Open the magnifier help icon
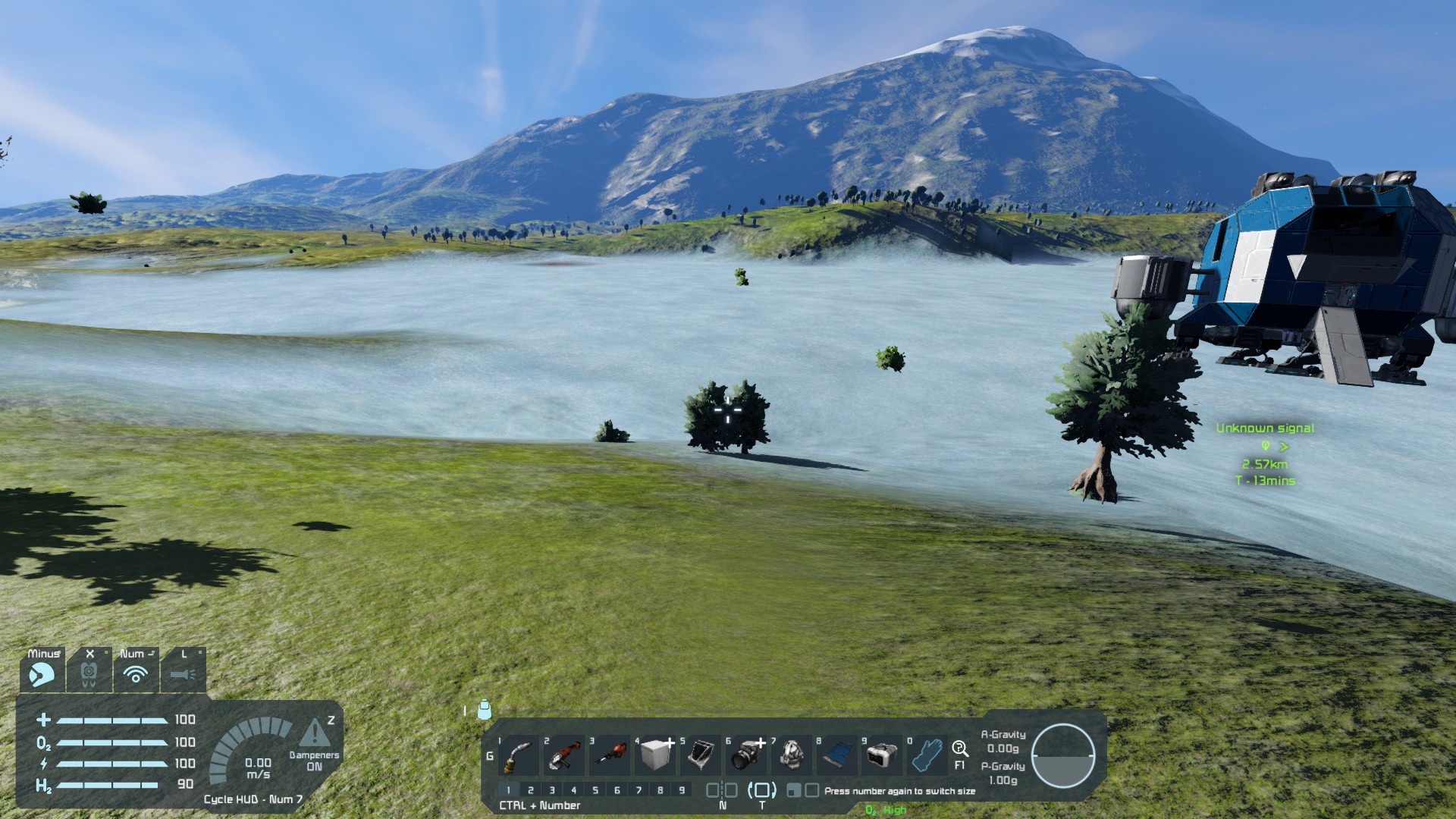The width and height of the screenshot is (1456, 819). pos(959,748)
